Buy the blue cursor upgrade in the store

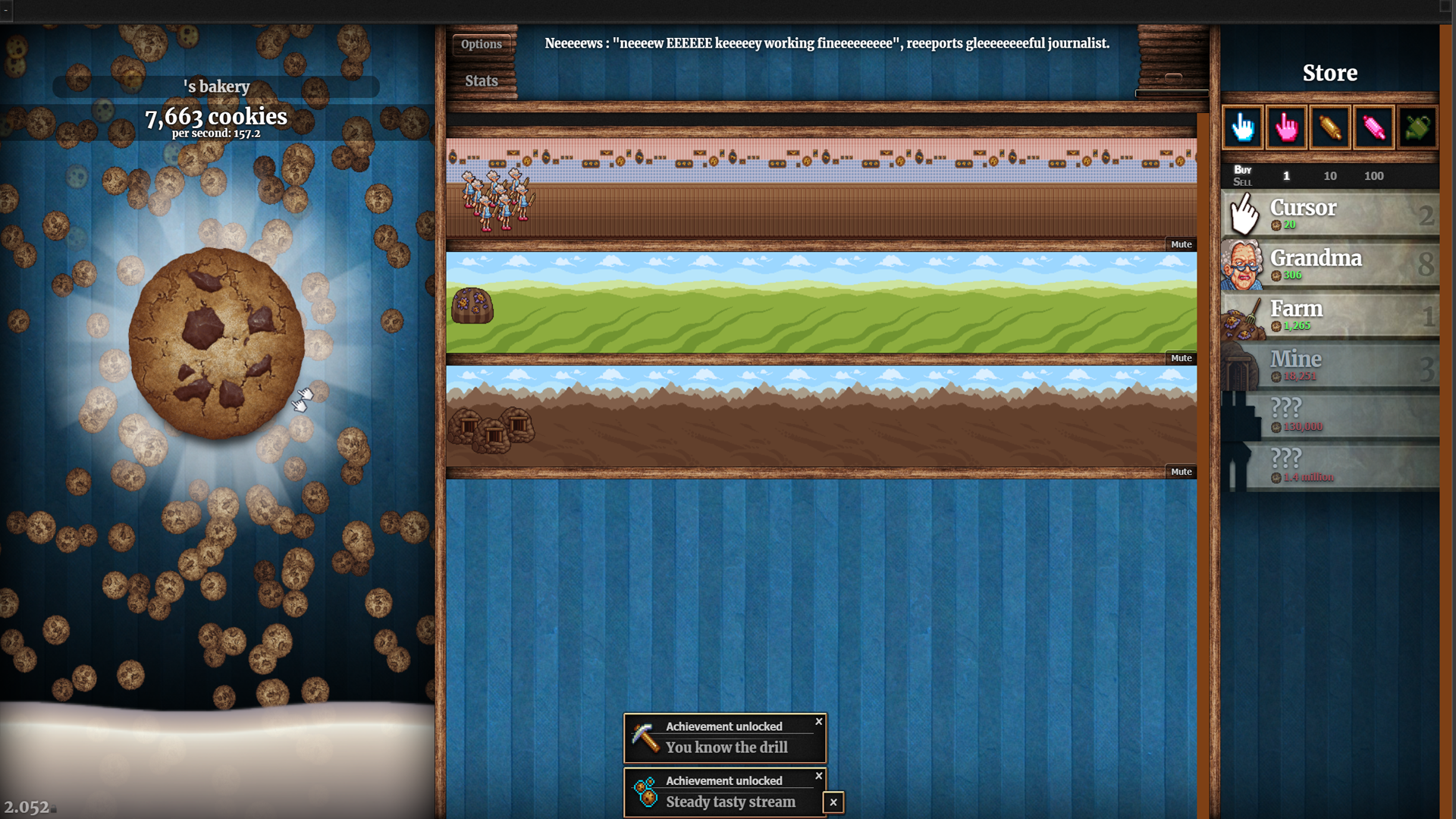tap(1243, 127)
